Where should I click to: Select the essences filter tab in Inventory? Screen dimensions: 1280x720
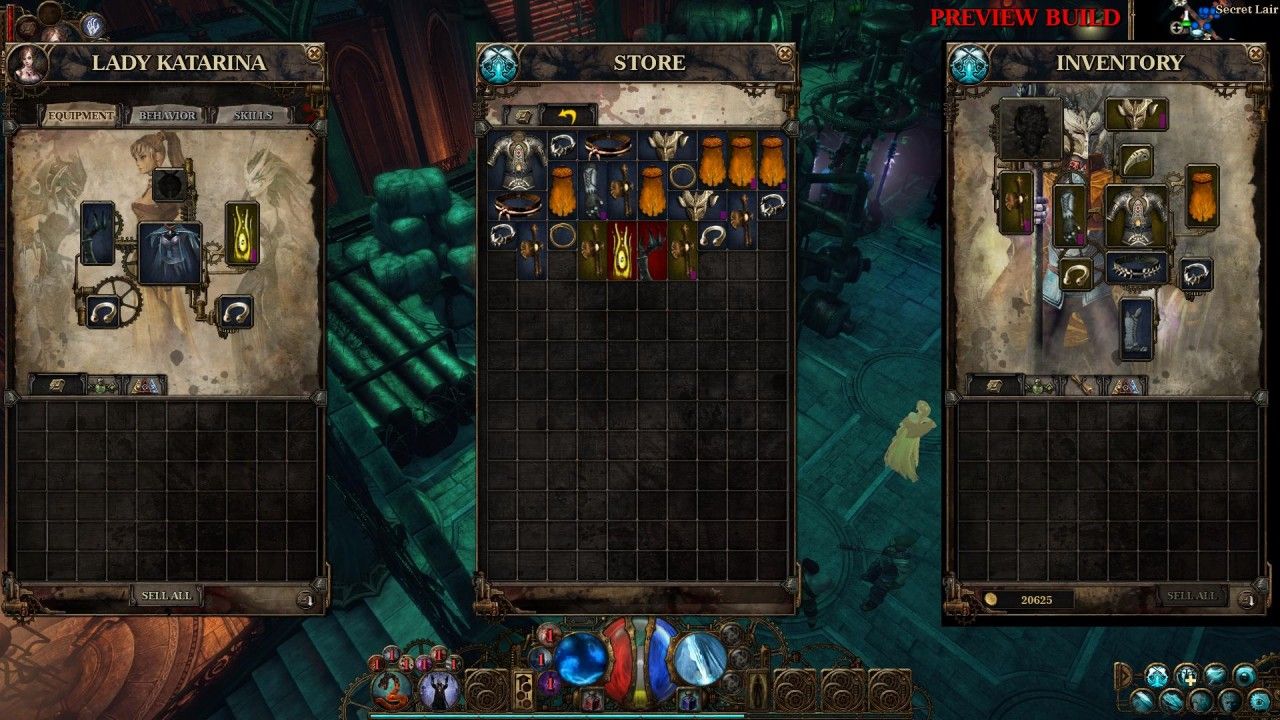tap(1126, 385)
